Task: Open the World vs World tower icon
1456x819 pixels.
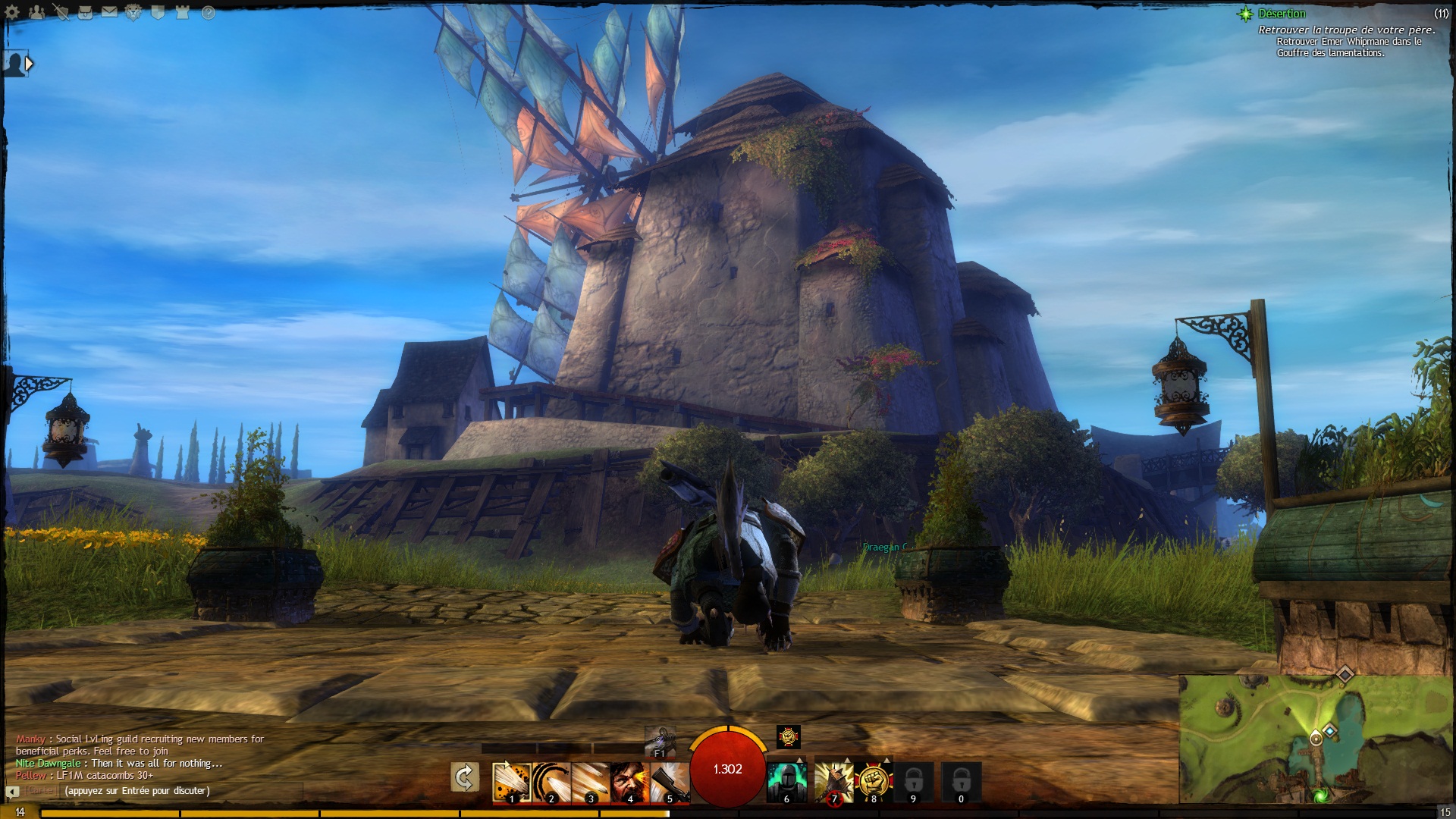Action: pos(182,12)
